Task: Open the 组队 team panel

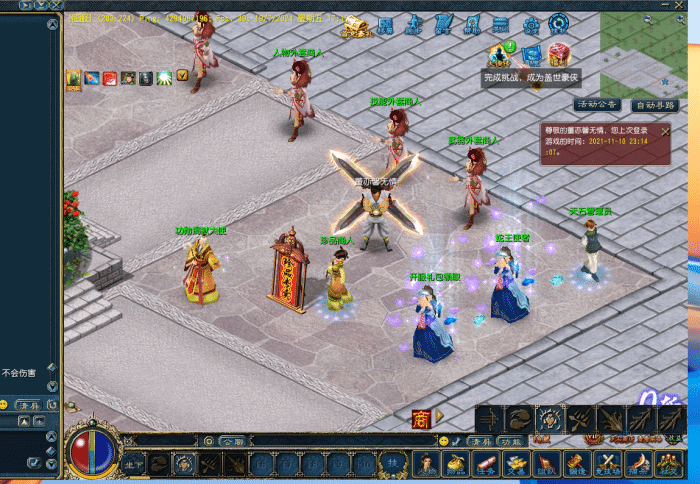Action: pyautogui.click(x=547, y=463)
